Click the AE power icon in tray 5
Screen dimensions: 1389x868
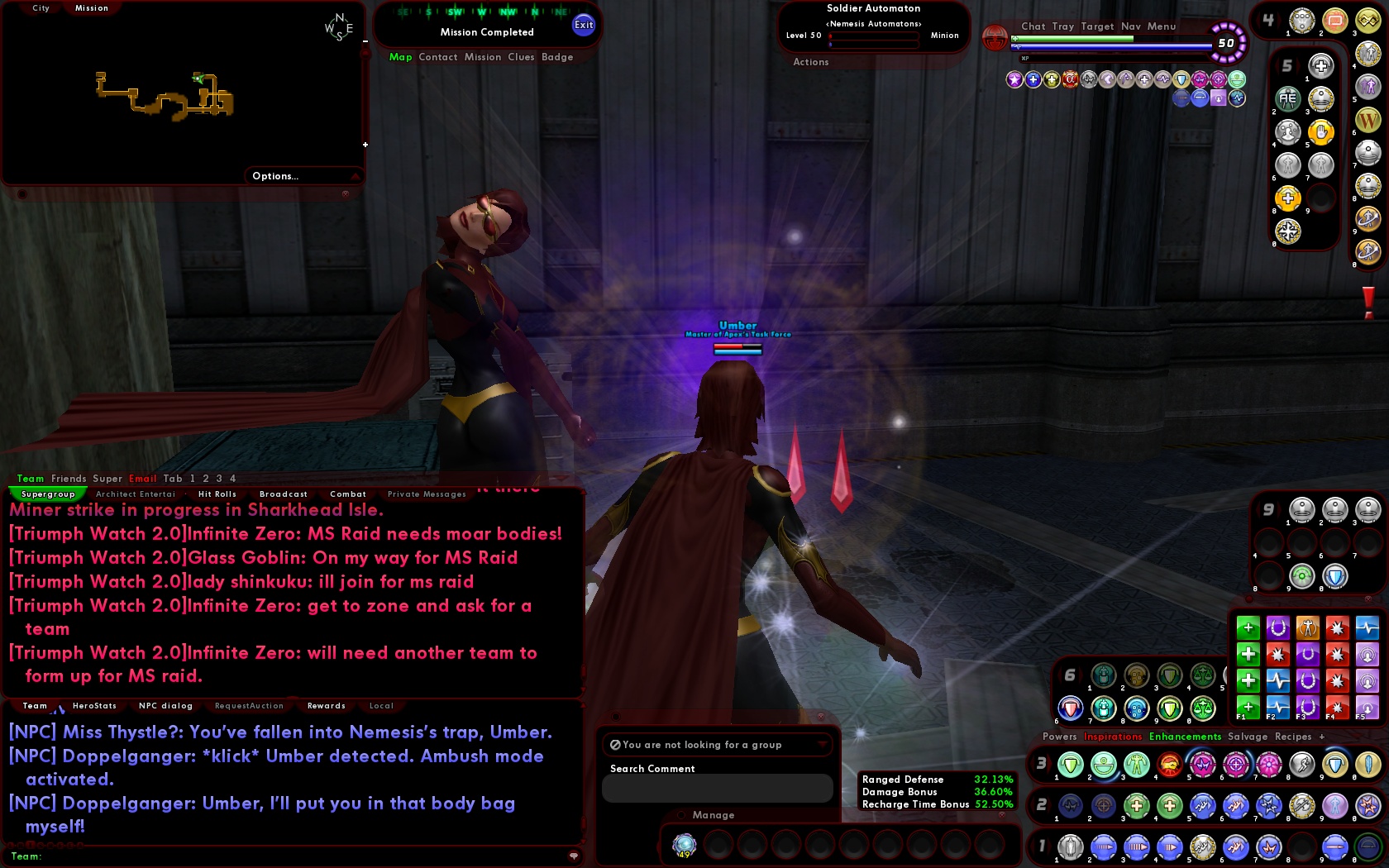point(1287,98)
